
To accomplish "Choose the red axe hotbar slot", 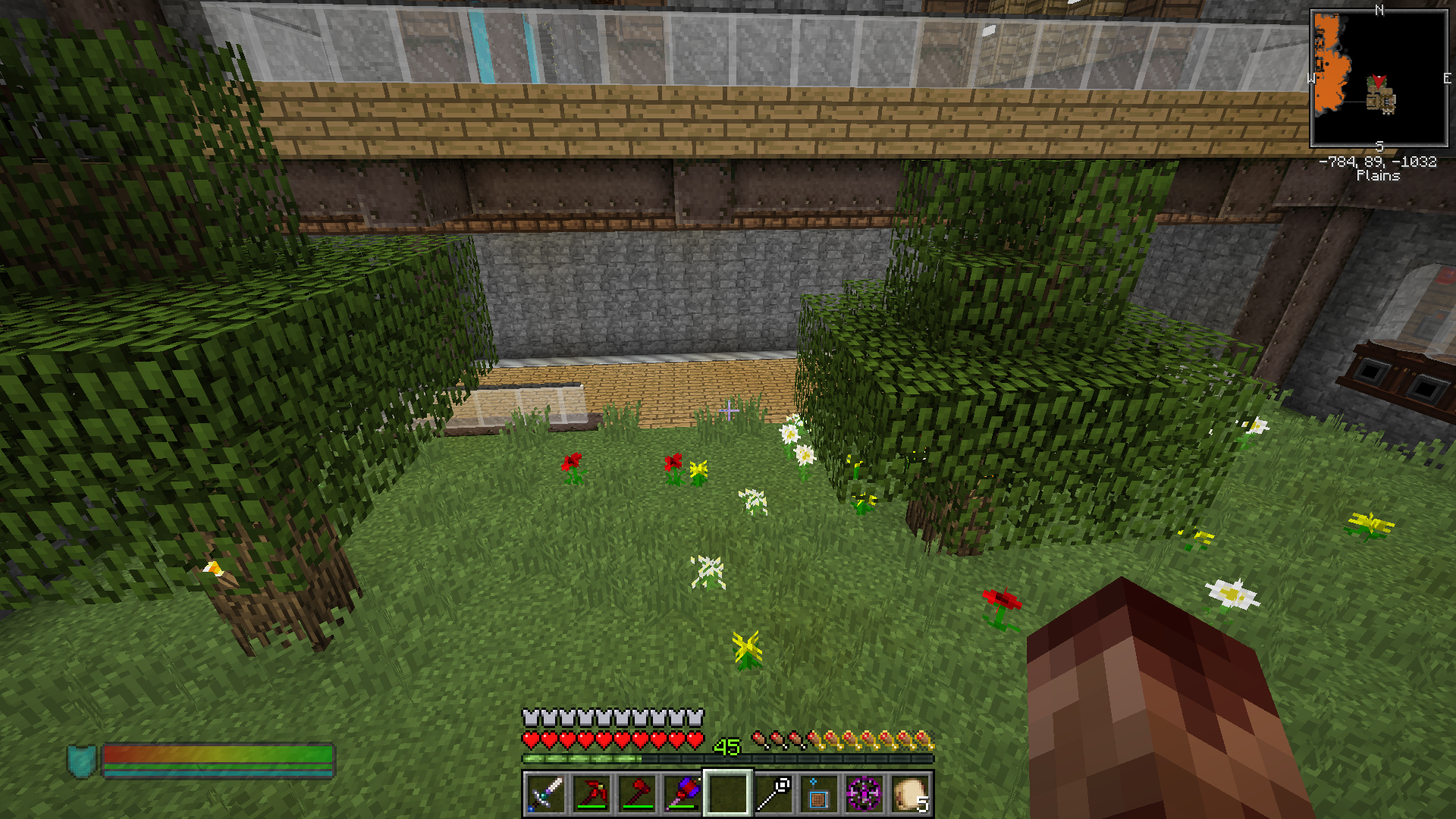I will pyautogui.click(x=636, y=794).
